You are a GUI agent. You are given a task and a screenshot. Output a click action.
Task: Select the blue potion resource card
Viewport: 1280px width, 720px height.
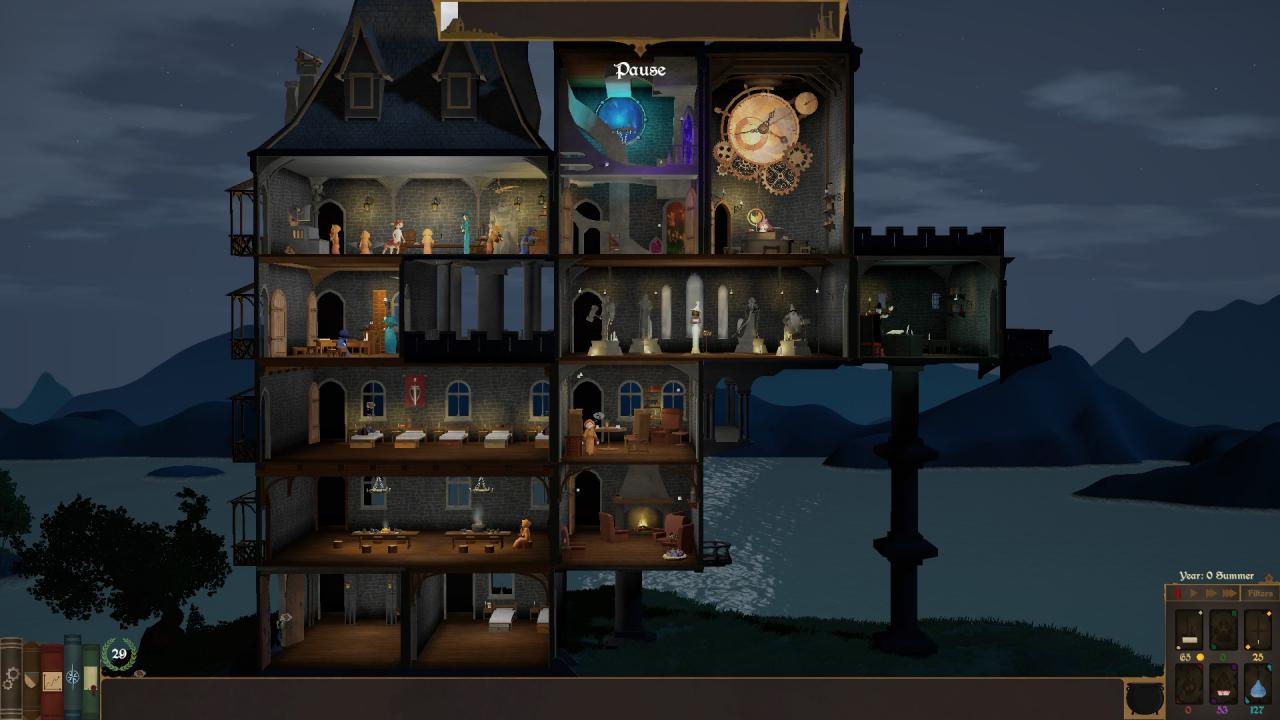(x=1258, y=685)
